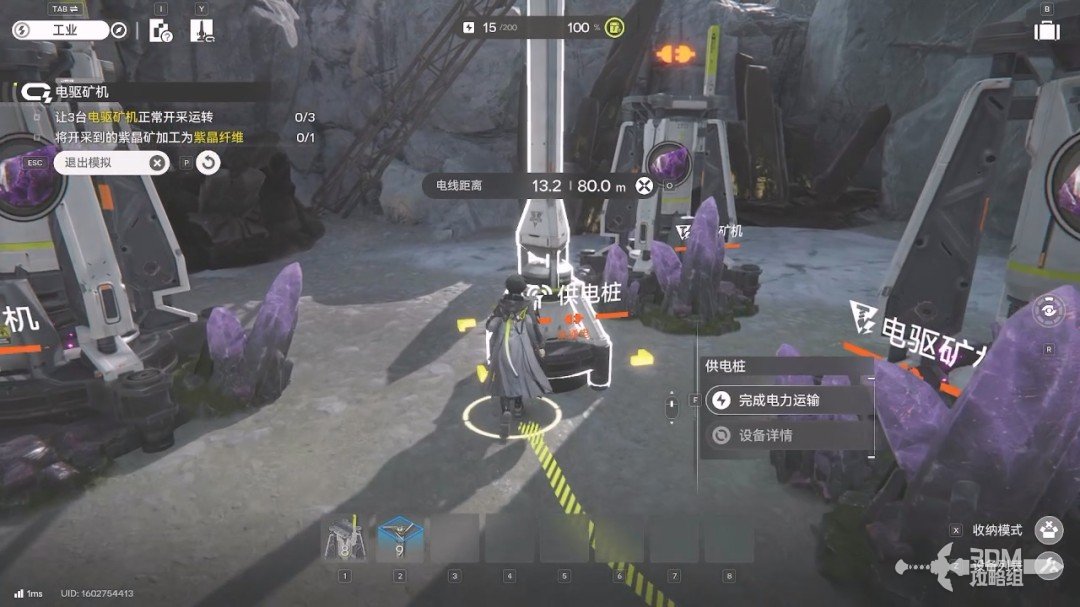Click the circular reset arrow button

208,163
